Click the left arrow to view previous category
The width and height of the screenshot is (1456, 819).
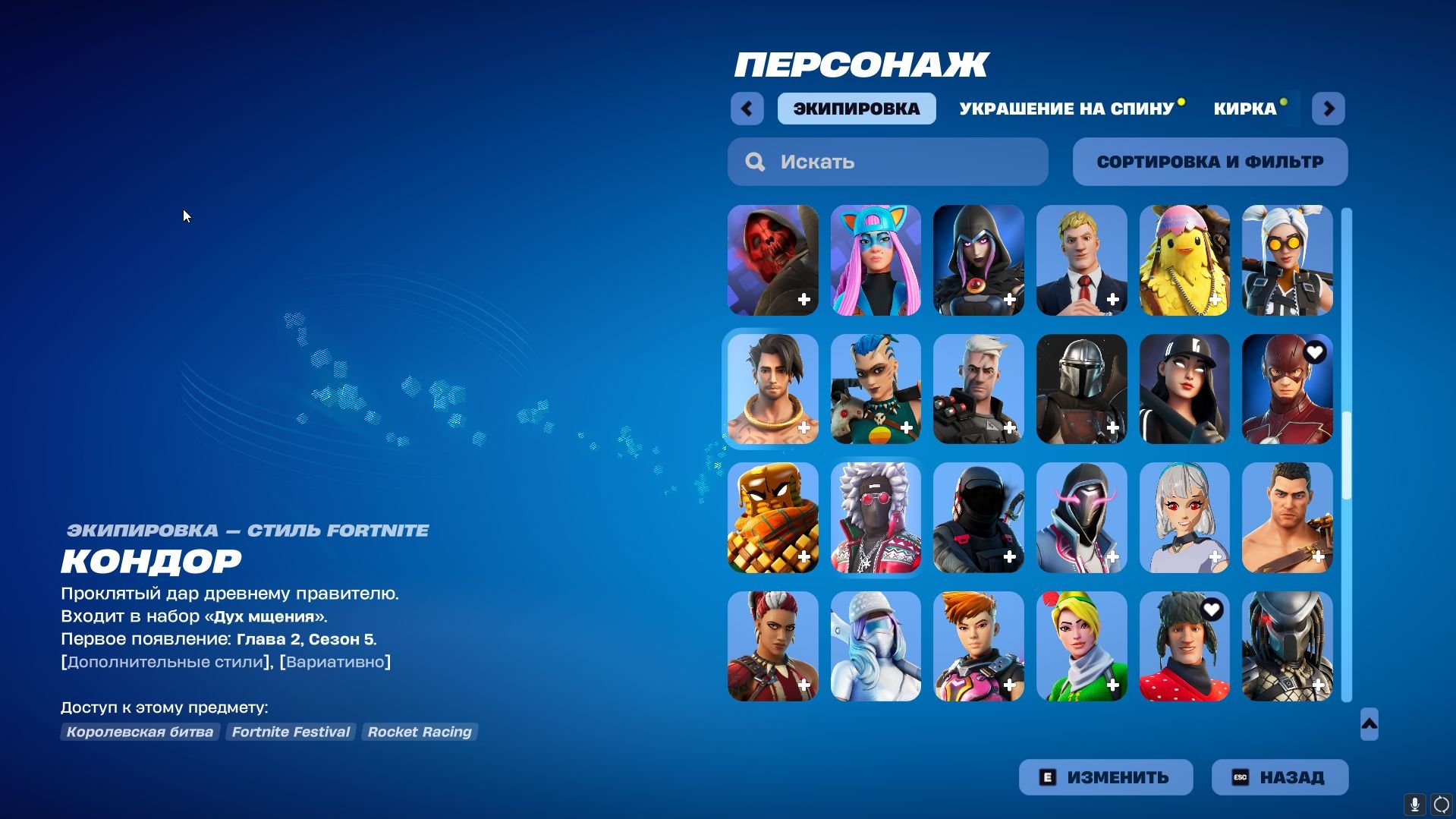coord(747,108)
